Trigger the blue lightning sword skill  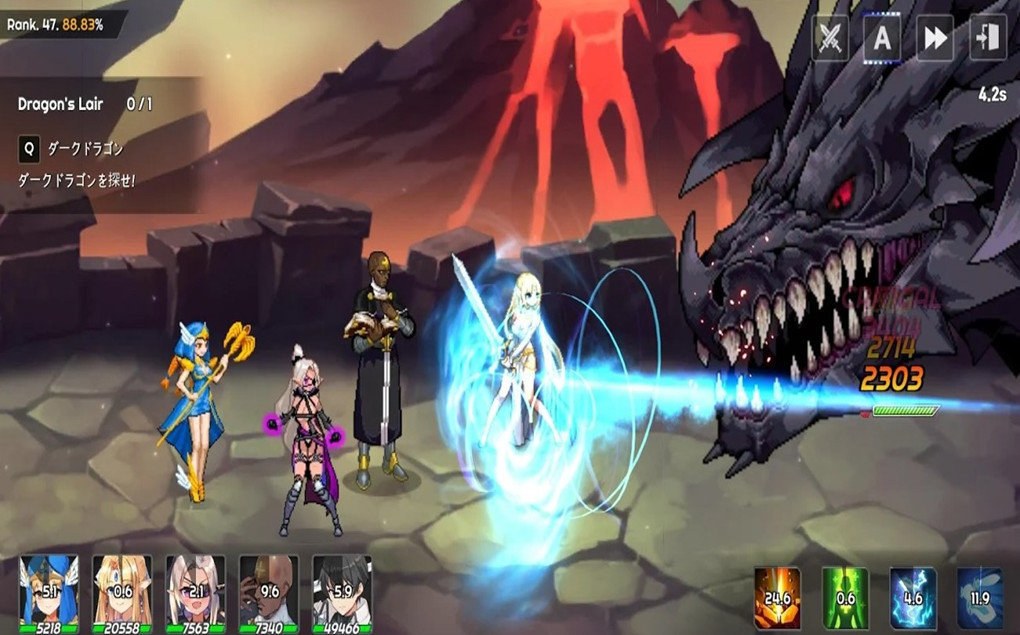click(x=913, y=598)
